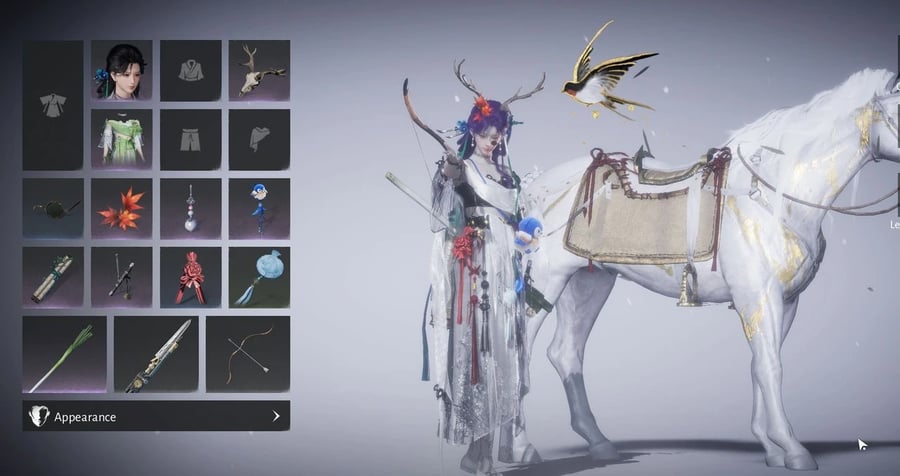Select the character portrait hairstyle slot

121,70
